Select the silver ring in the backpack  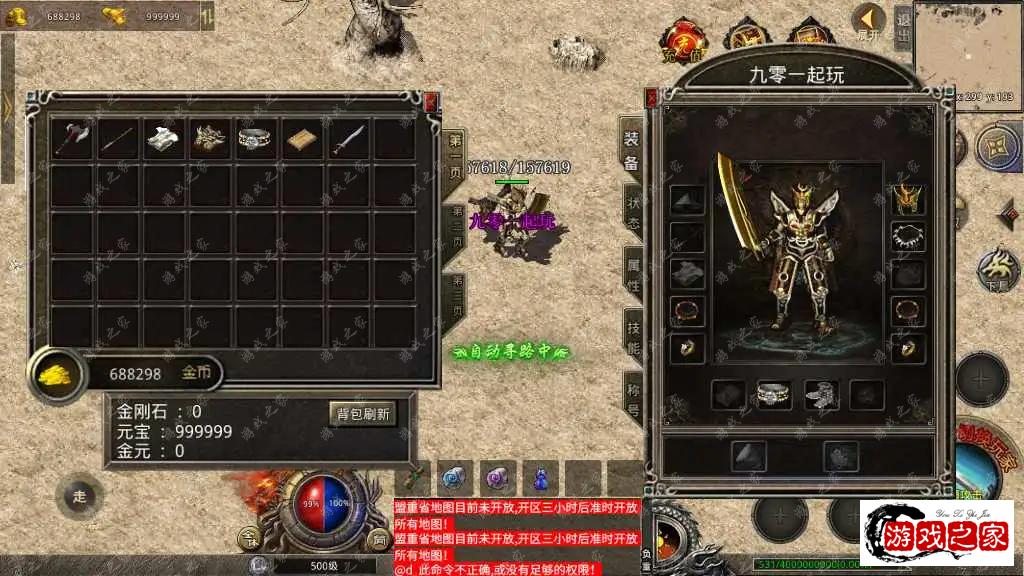tap(257, 139)
